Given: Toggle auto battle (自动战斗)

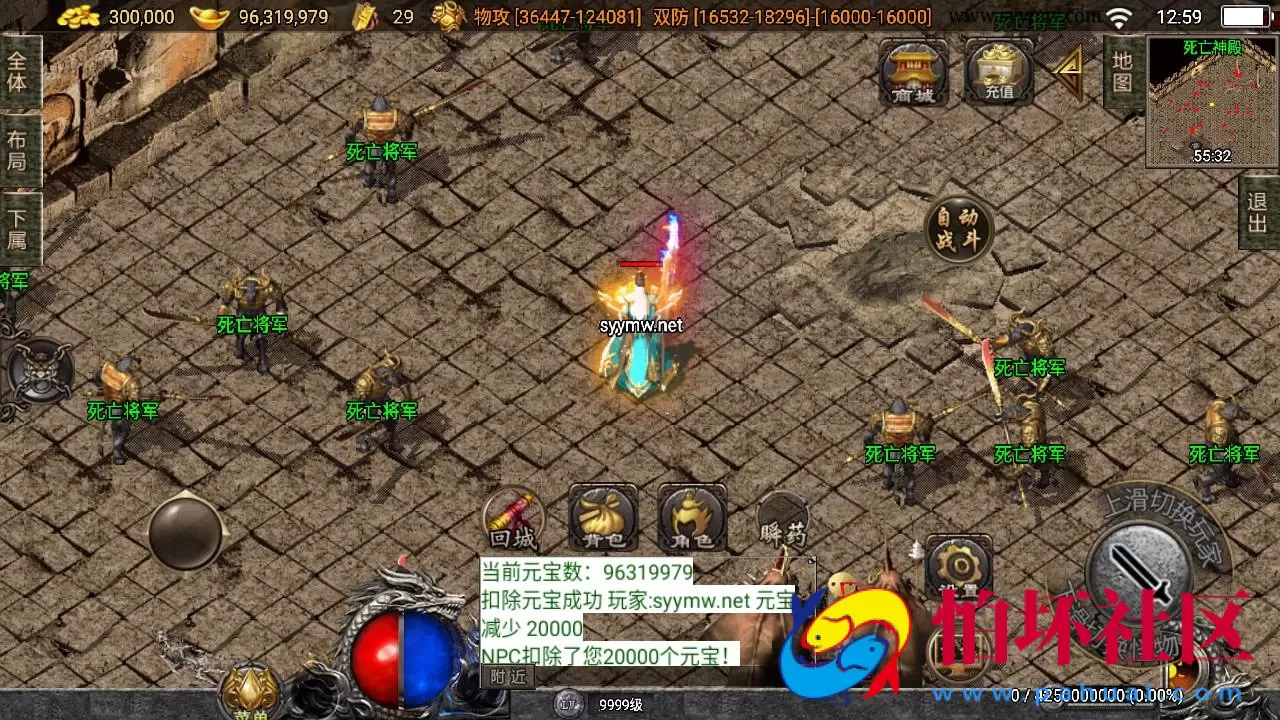Looking at the screenshot, I should coord(958,228).
